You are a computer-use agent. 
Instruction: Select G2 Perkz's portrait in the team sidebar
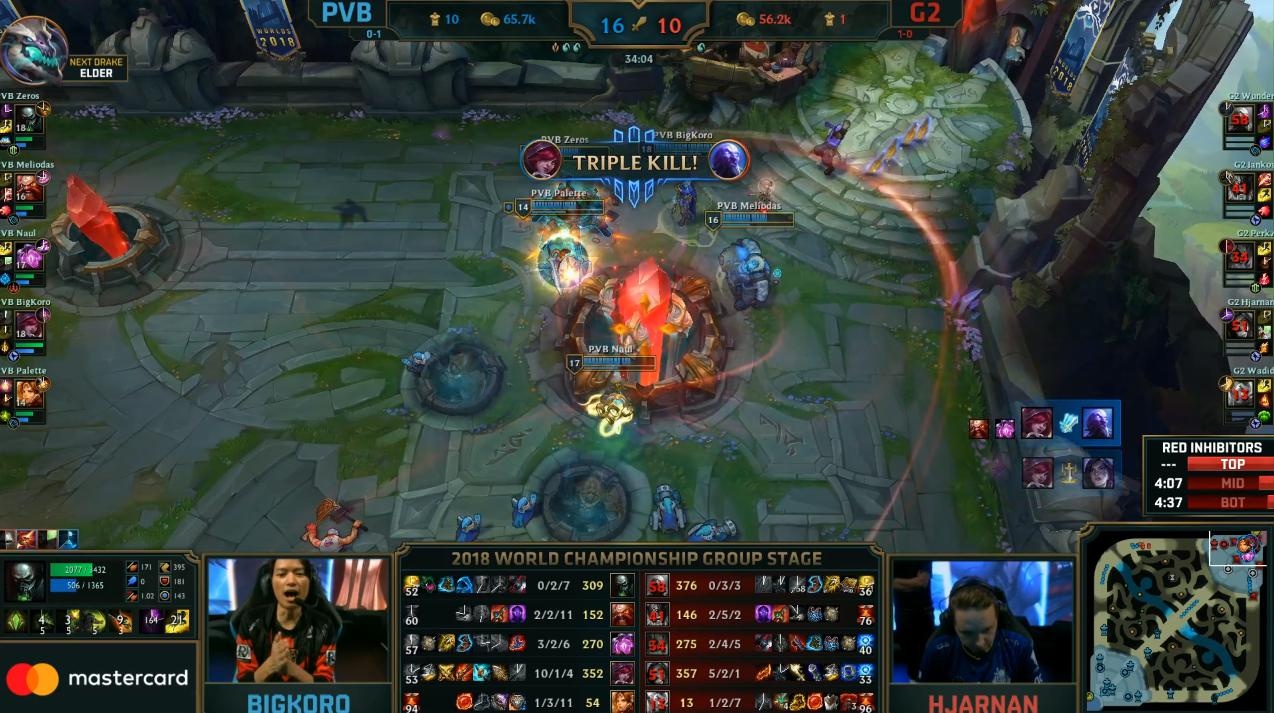[x=1241, y=257]
